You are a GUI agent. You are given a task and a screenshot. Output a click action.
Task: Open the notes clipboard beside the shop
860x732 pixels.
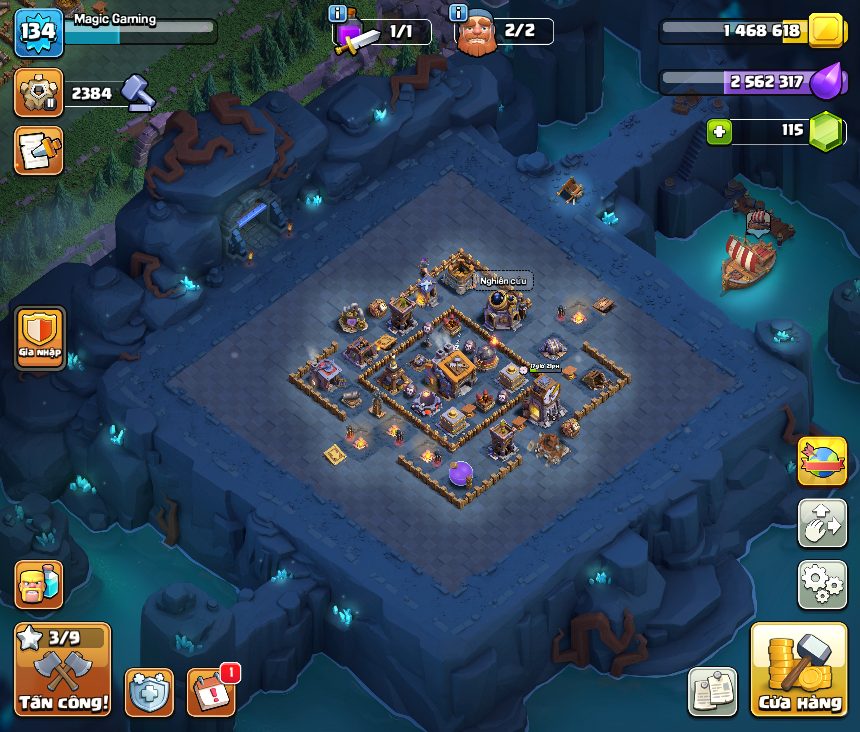(713, 692)
